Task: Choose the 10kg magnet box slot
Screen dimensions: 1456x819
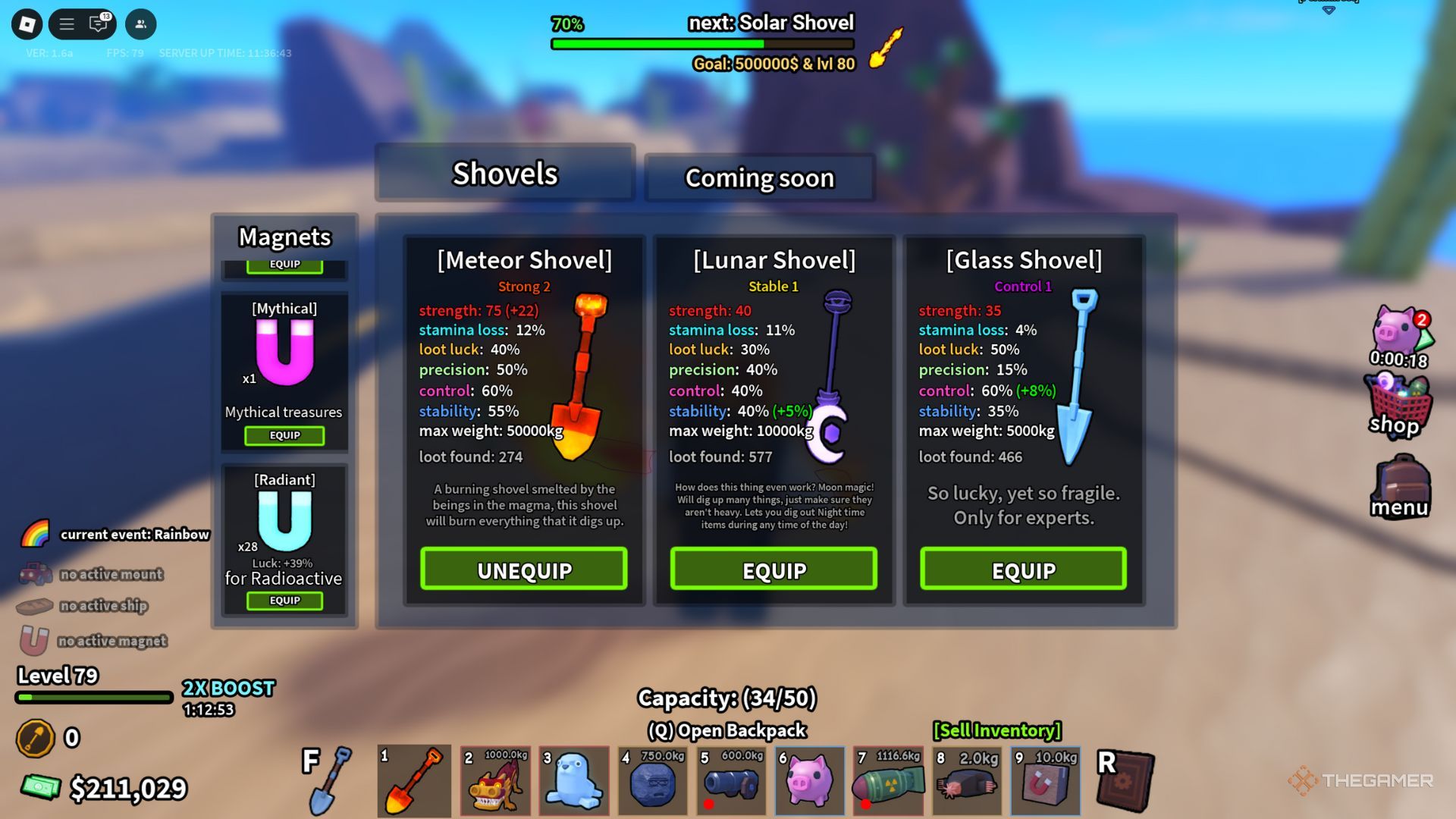Action: click(1045, 781)
